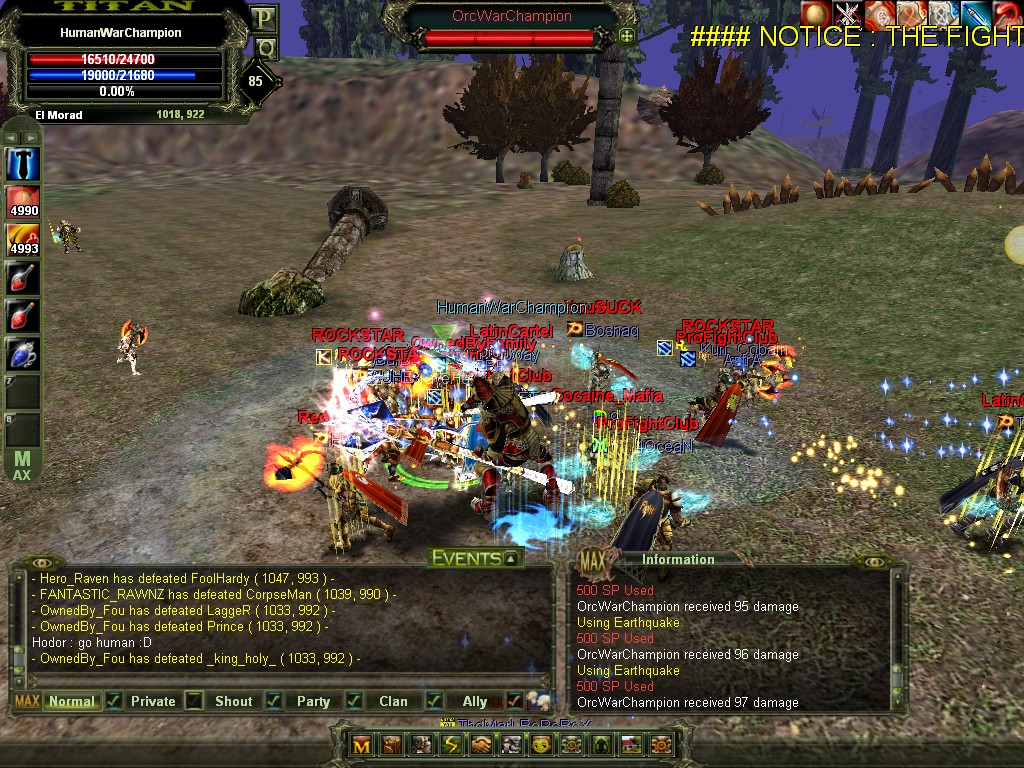This screenshot has height=768, width=1024.
Task: Open the Party chat tab
Action: (x=313, y=701)
